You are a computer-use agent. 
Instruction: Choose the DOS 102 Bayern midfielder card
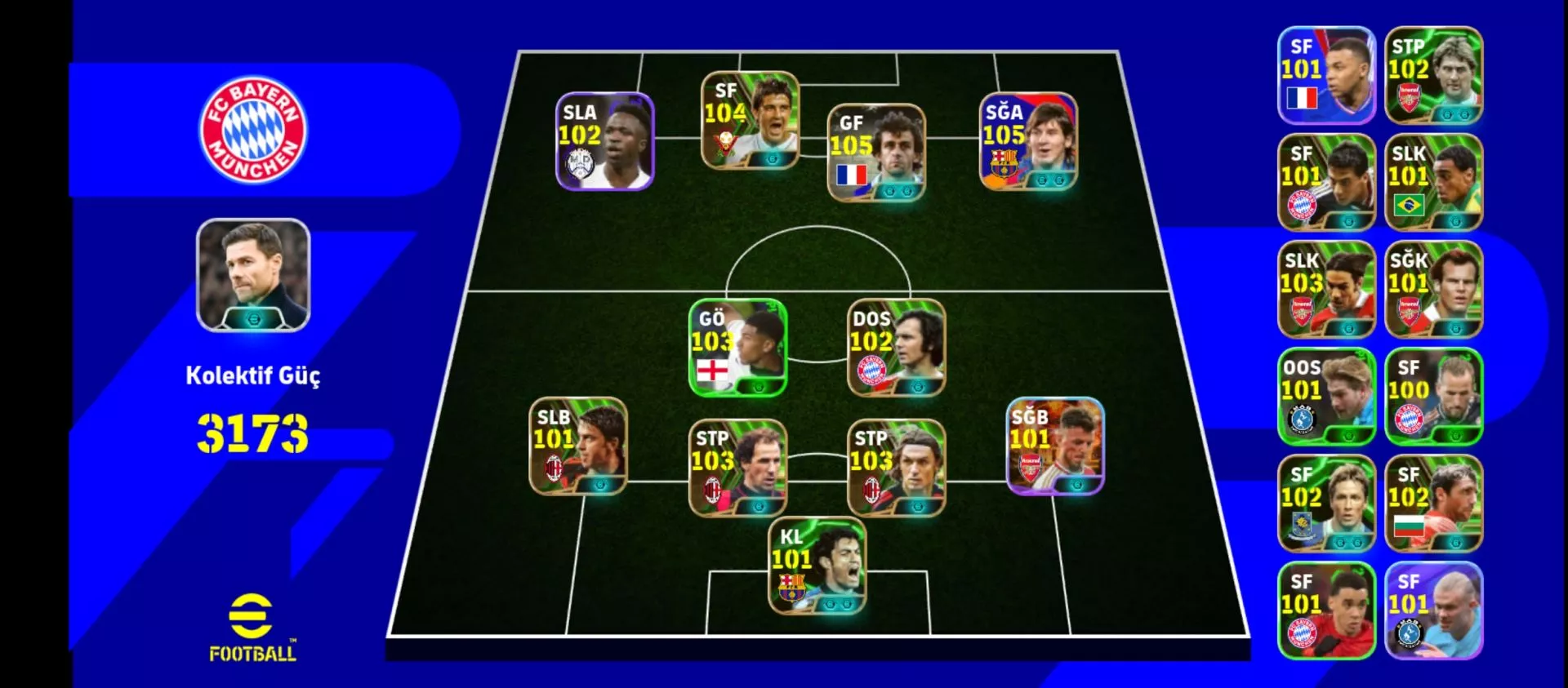[x=896, y=348]
